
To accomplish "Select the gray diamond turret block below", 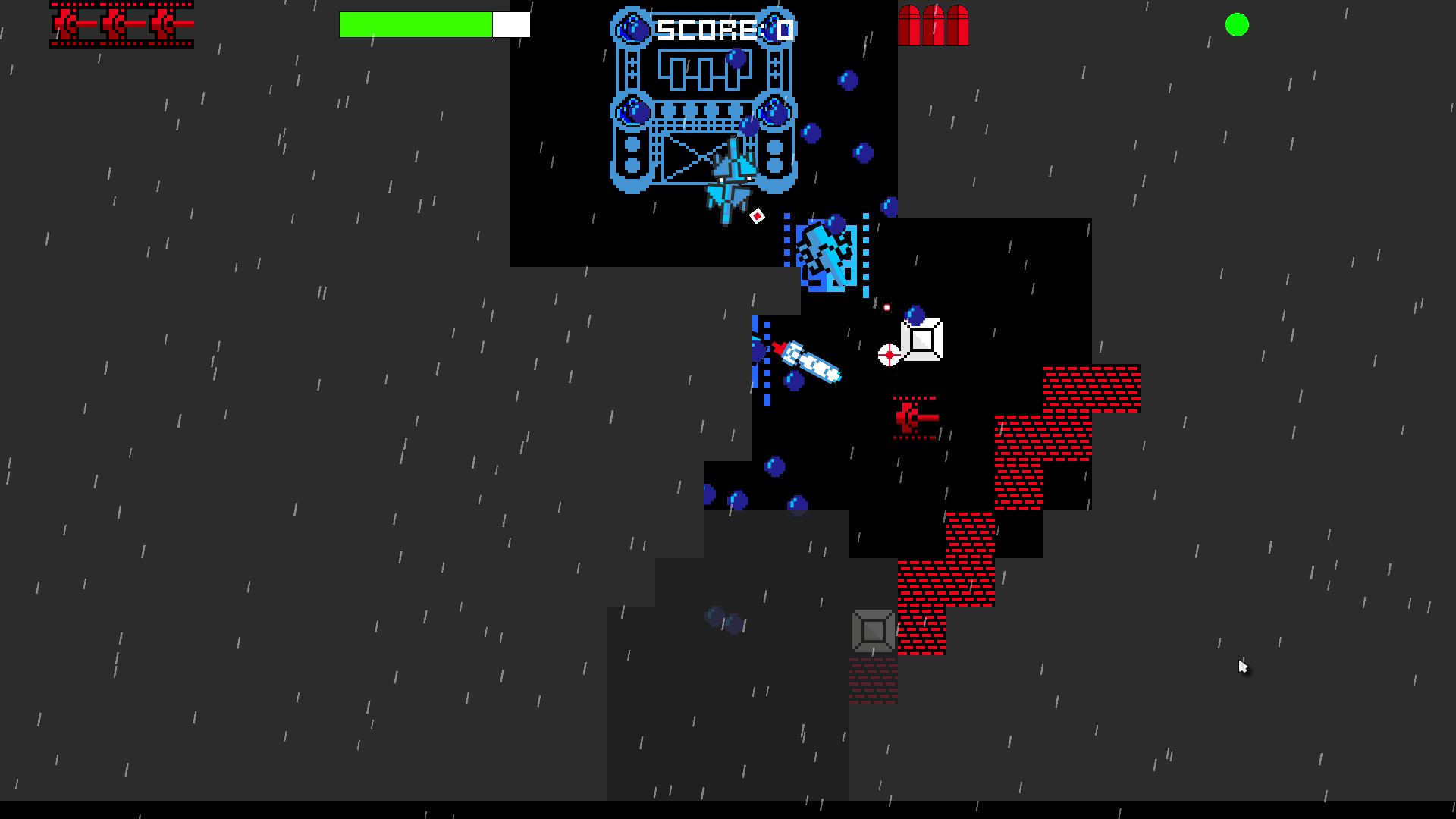I will pos(872,629).
